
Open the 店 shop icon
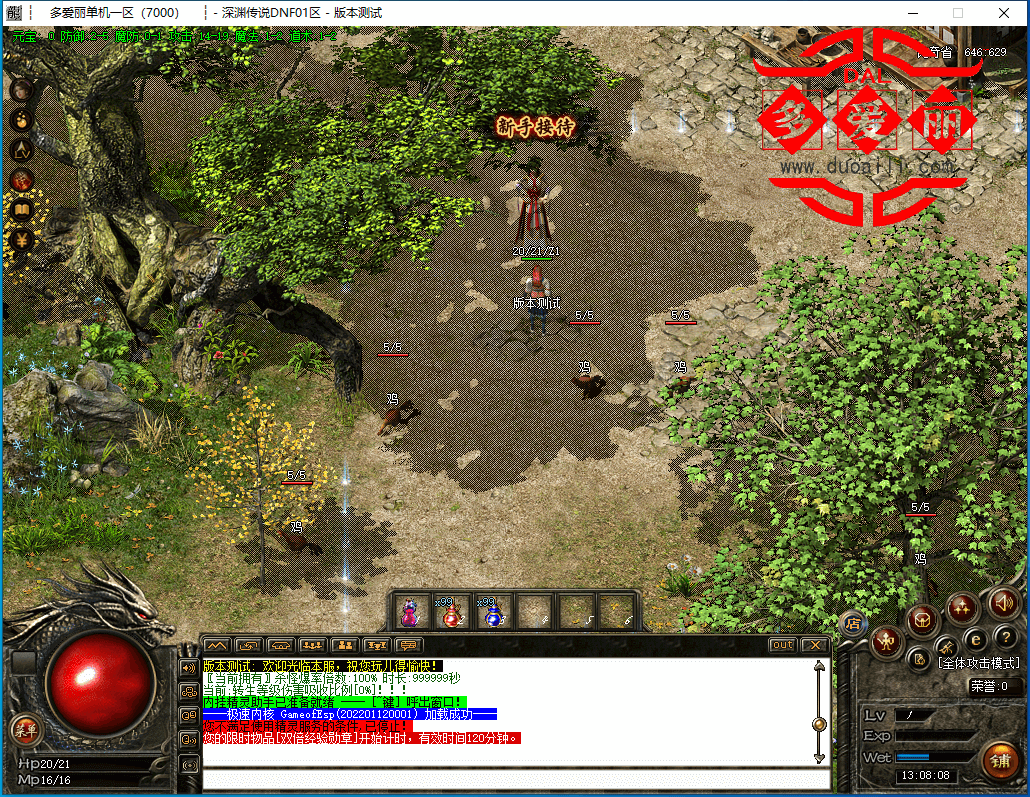pyautogui.click(x=853, y=622)
